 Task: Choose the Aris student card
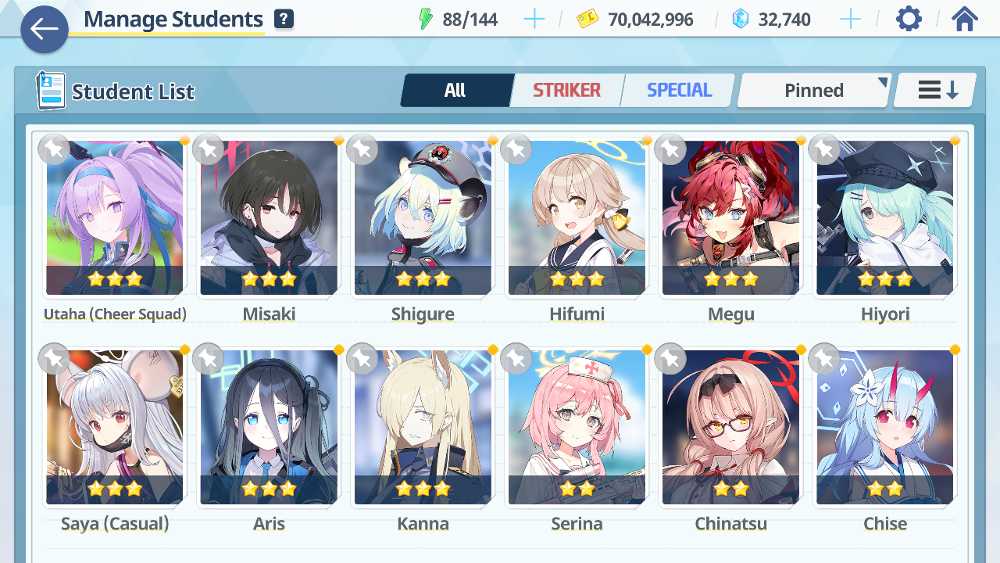point(269,428)
